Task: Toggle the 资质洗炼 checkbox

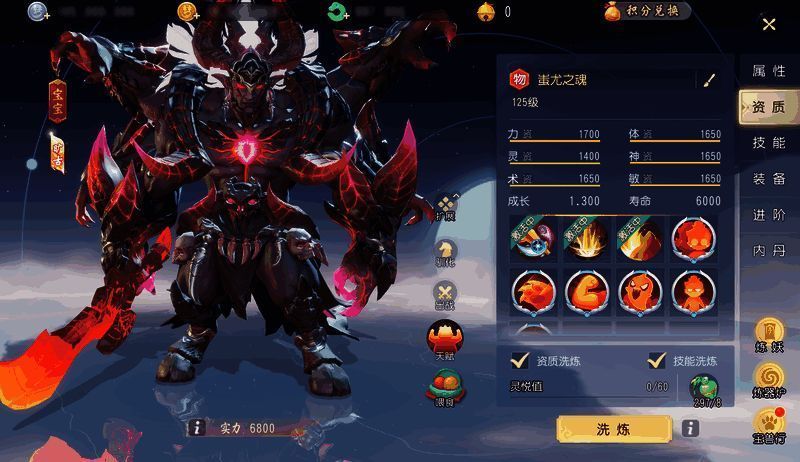Action: [x=520, y=361]
